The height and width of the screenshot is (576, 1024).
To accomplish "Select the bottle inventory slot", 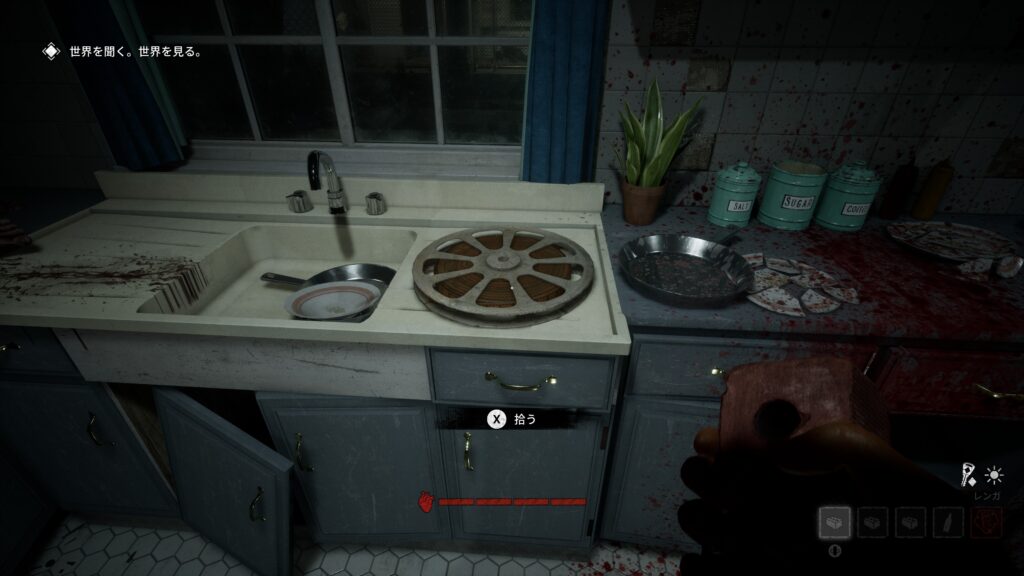I will (948, 521).
